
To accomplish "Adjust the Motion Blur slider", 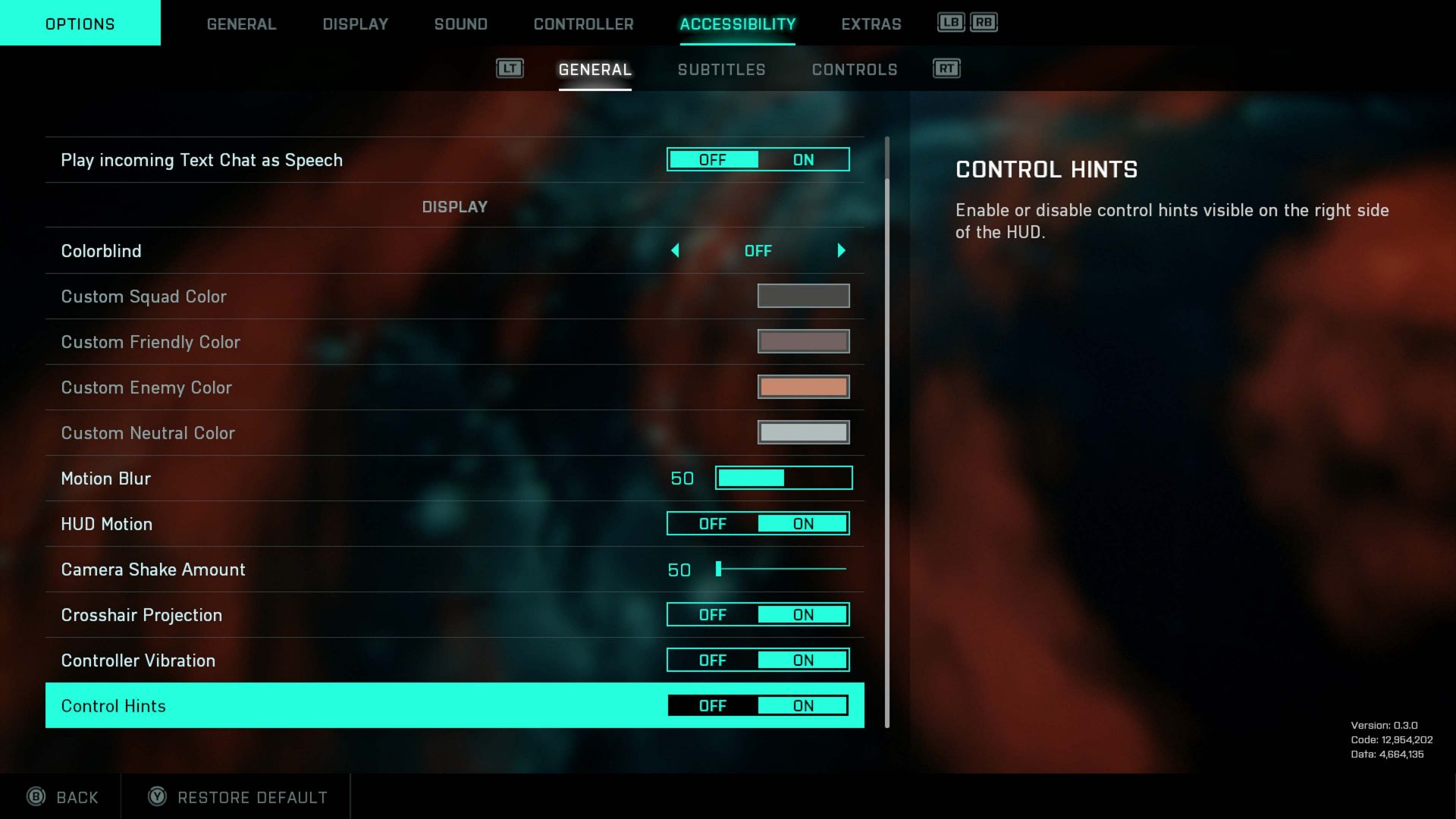I will pos(783,478).
